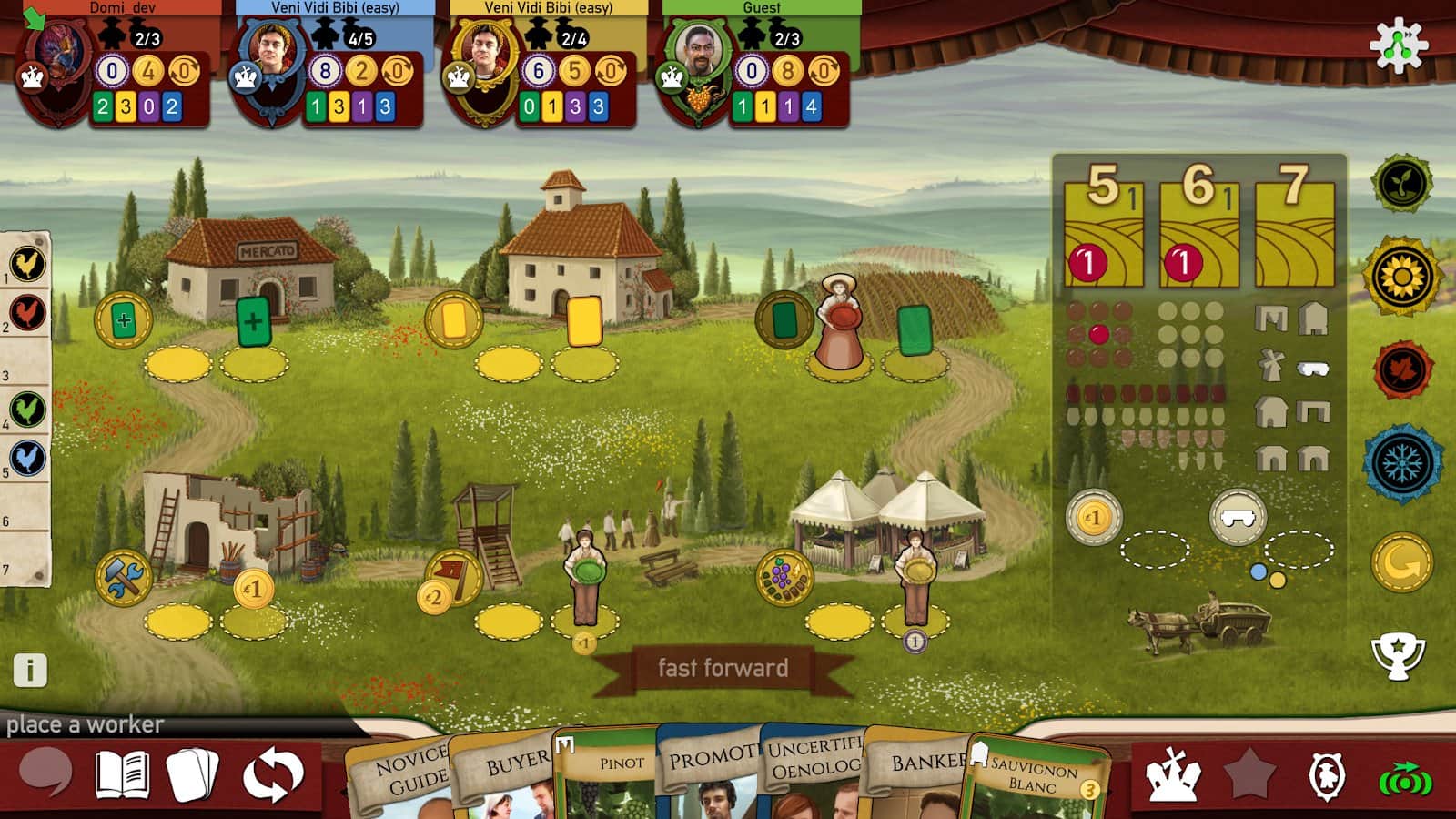Click the gold undo arrow button

(1401, 562)
